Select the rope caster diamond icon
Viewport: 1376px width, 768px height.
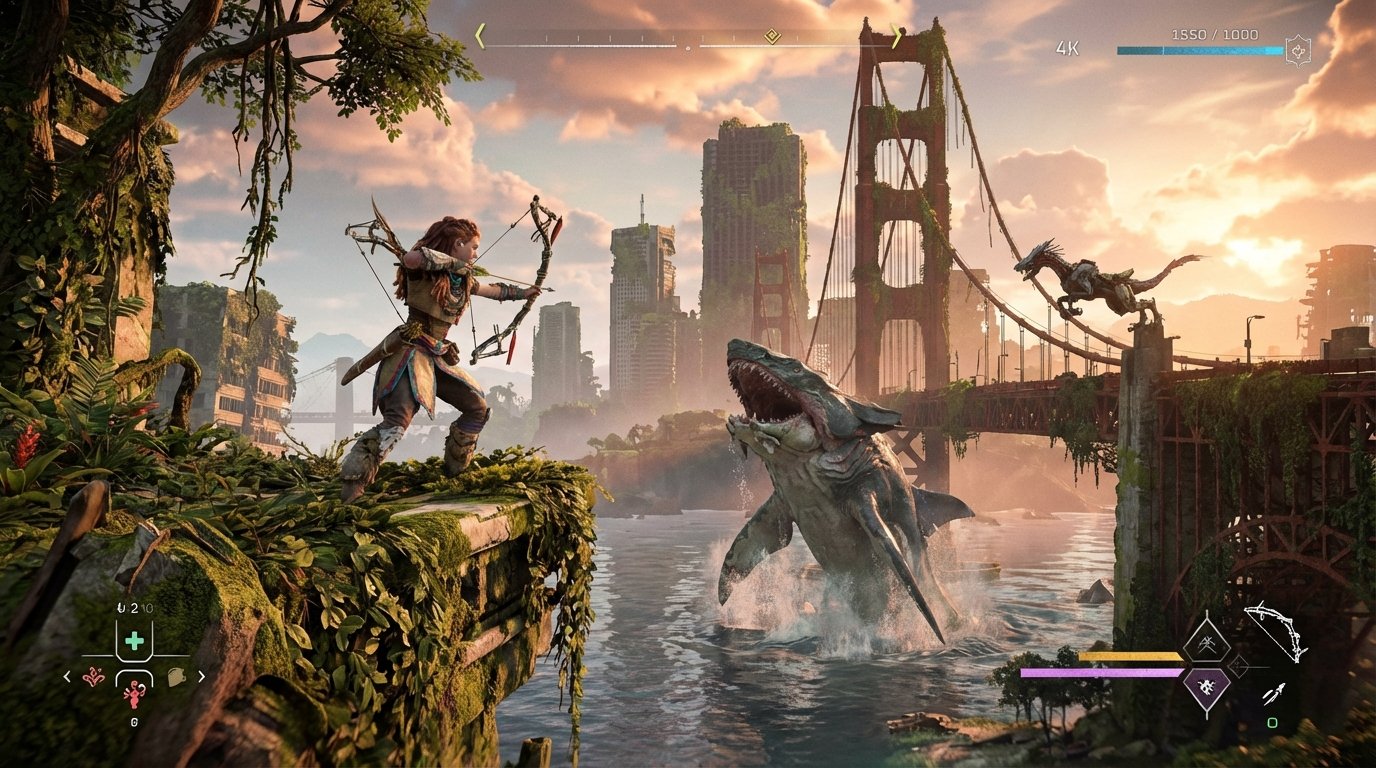pyautogui.click(x=1208, y=644)
